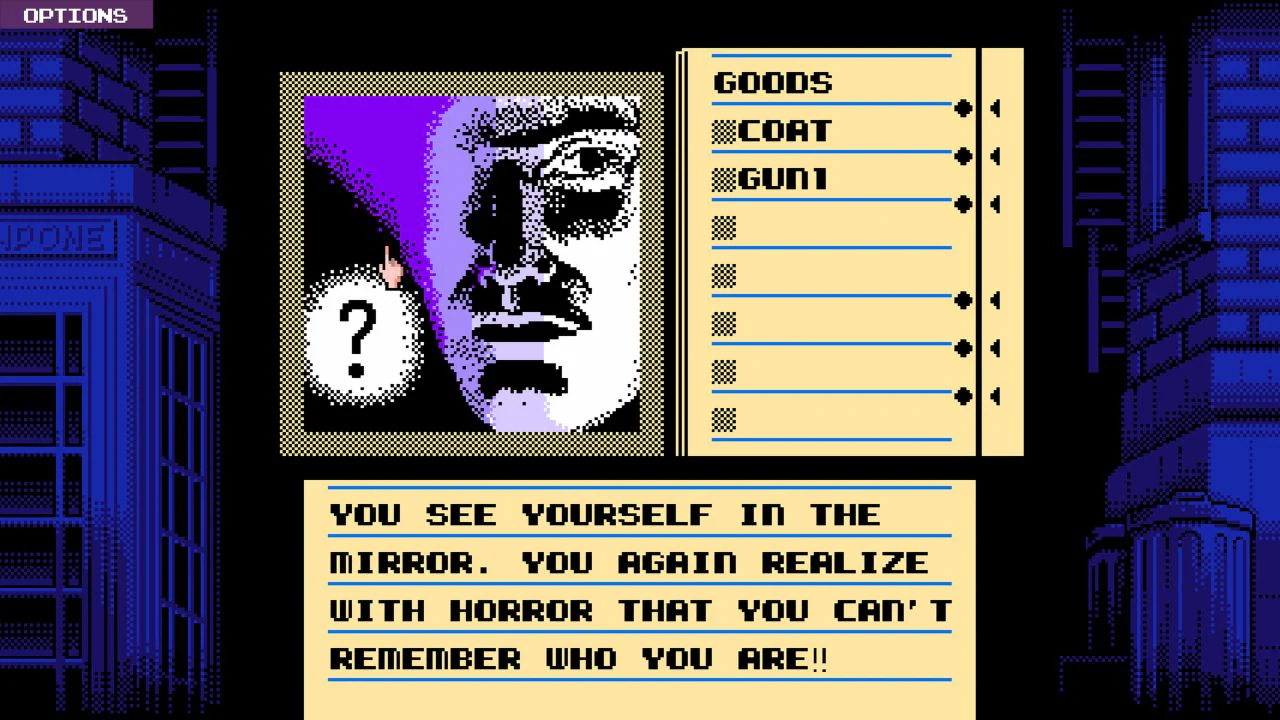Click the checkered icon in the empty slot below GUN1

pyautogui.click(x=723, y=227)
